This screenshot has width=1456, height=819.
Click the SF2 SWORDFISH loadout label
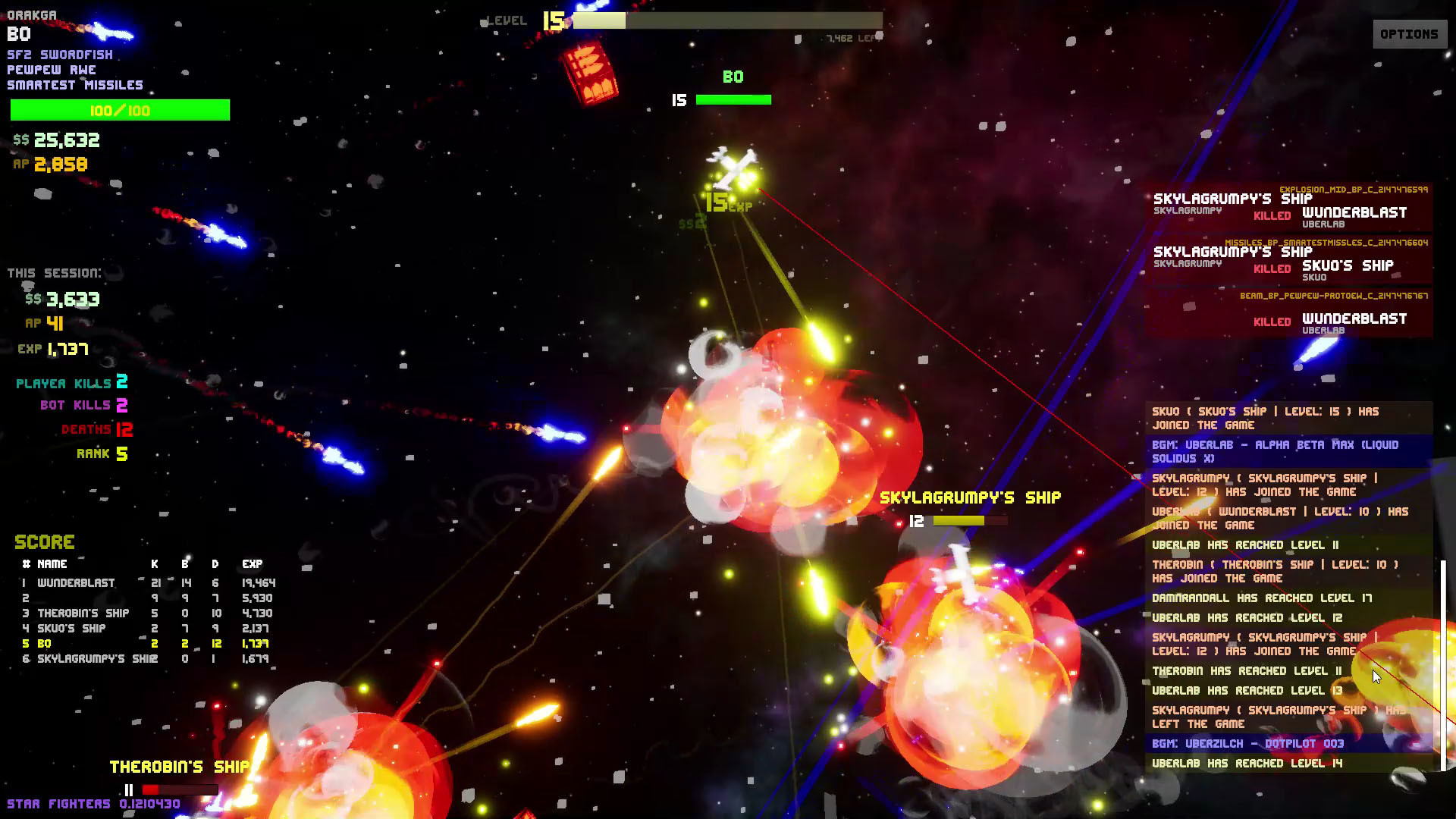(x=59, y=54)
